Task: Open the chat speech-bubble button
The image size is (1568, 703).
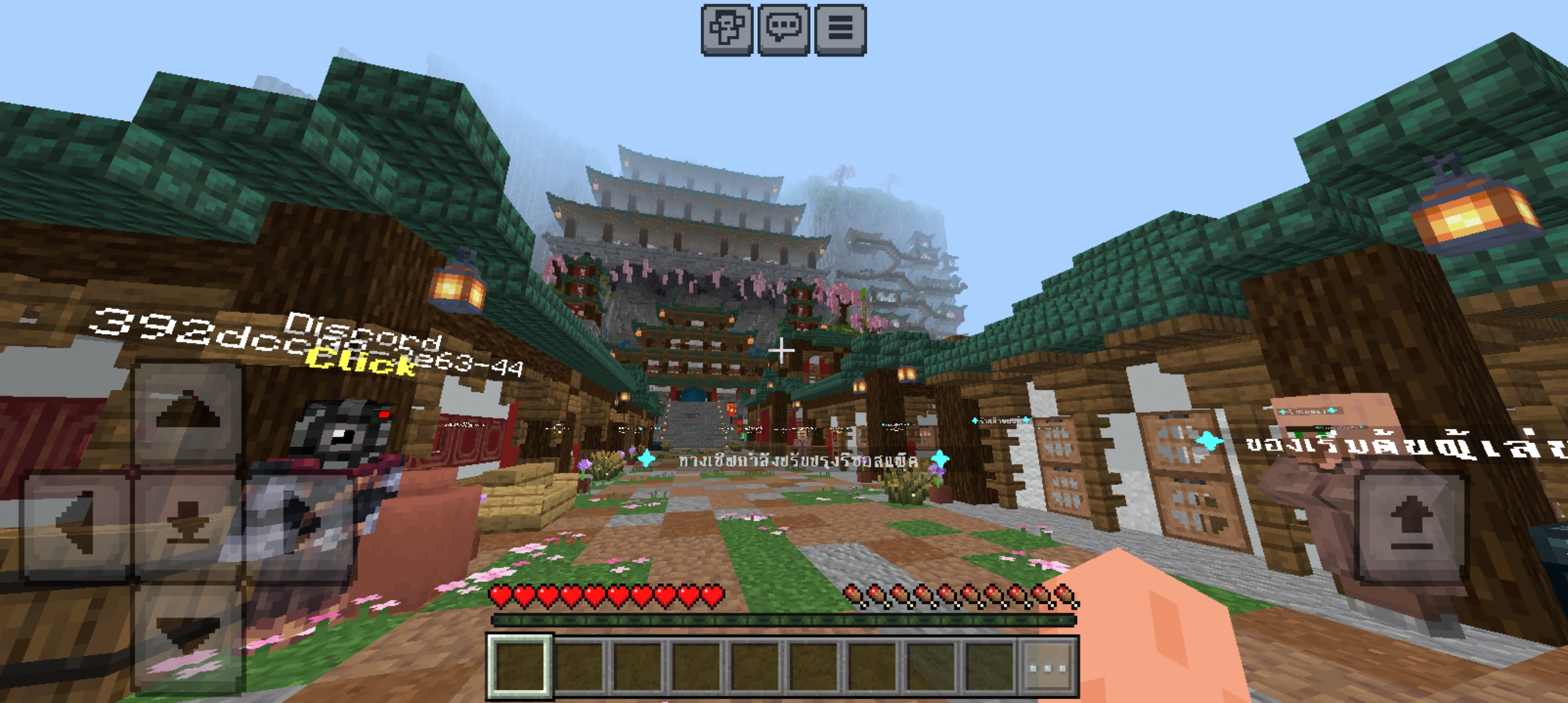Action: click(x=784, y=30)
